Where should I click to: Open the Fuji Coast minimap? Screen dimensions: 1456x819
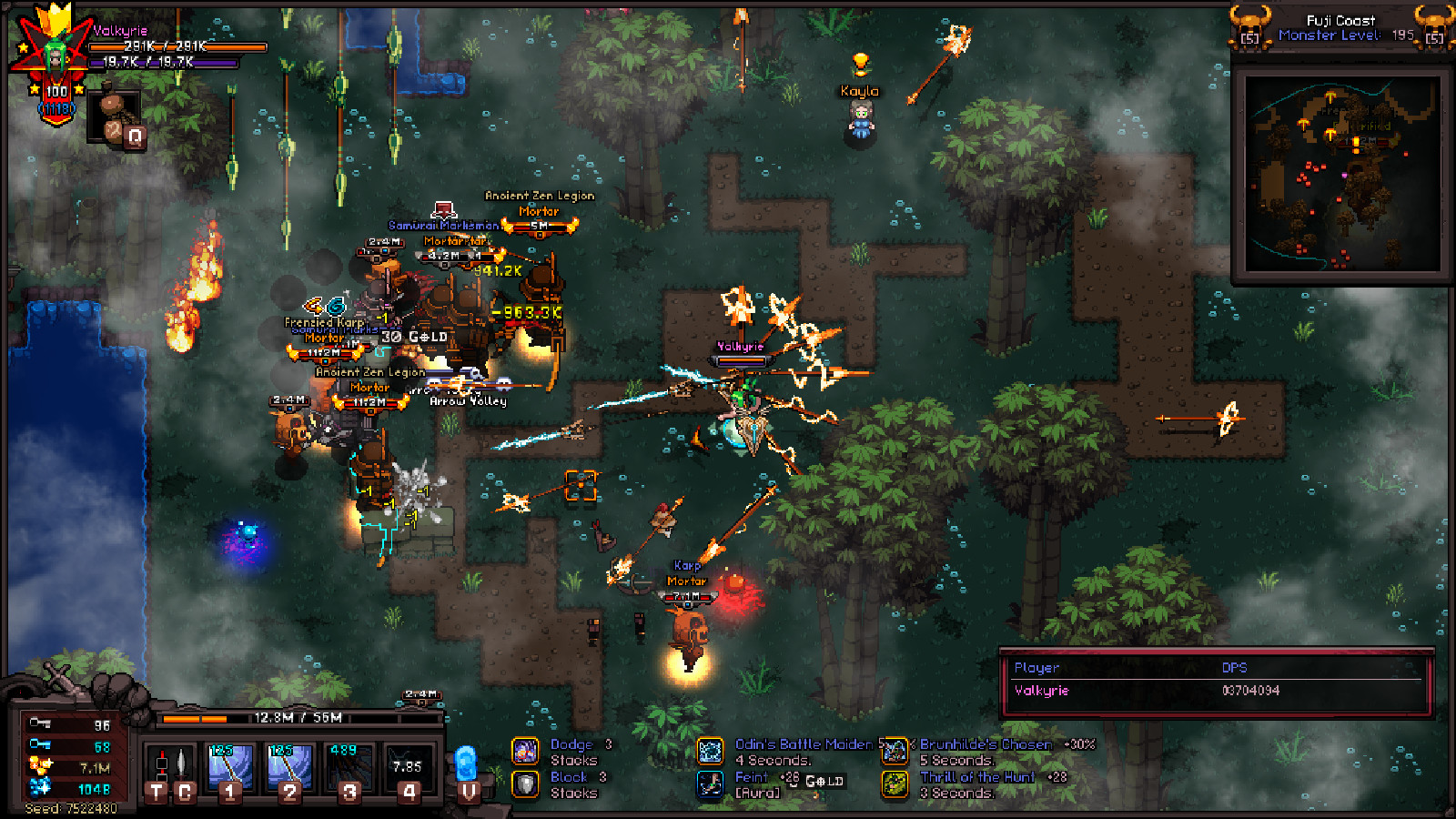click(x=1341, y=175)
